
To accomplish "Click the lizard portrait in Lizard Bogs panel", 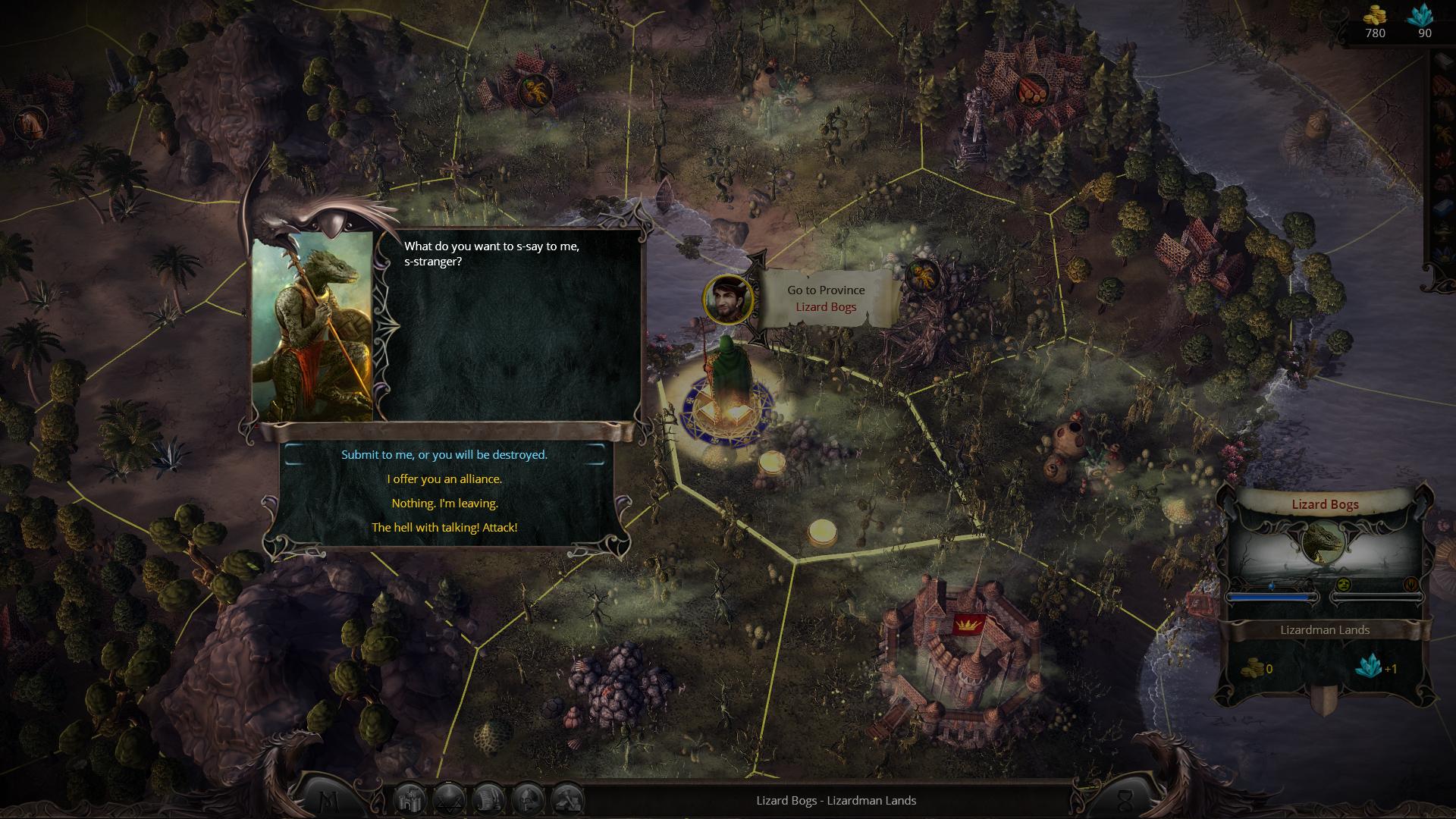I will pyautogui.click(x=1323, y=542).
